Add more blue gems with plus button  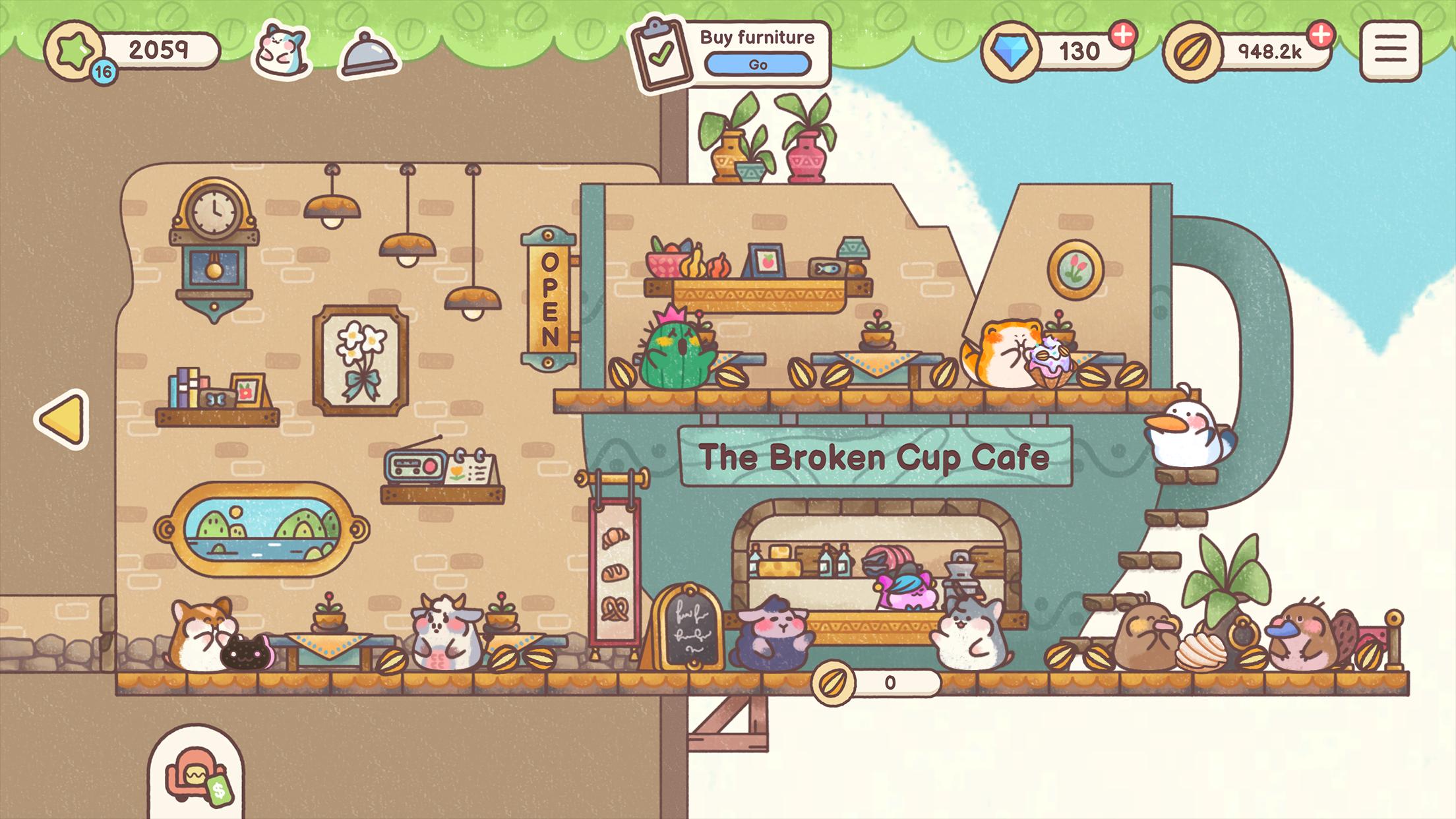pos(1123,34)
